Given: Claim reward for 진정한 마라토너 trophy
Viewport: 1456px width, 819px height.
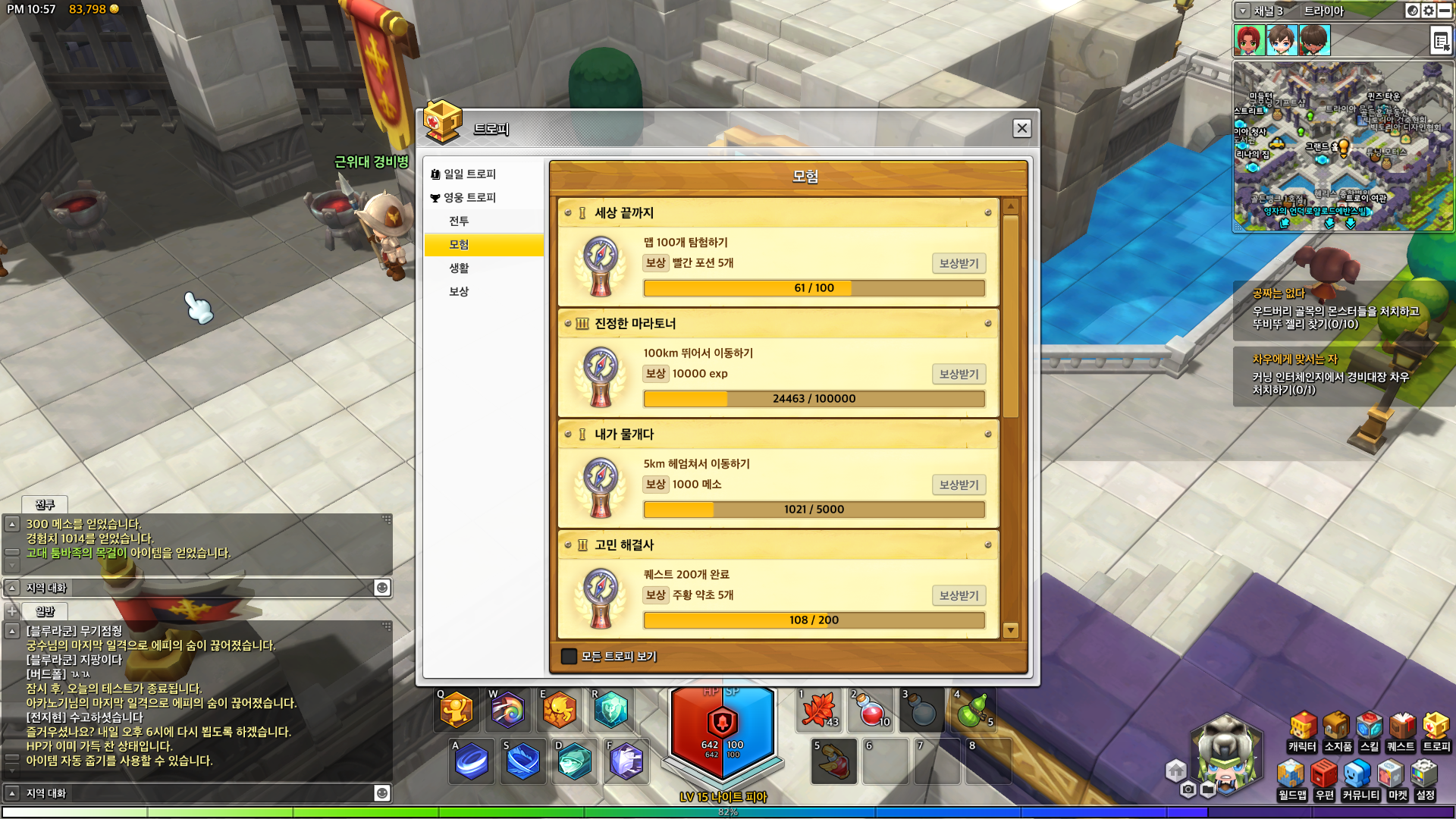Looking at the screenshot, I should (x=959, y=374).
